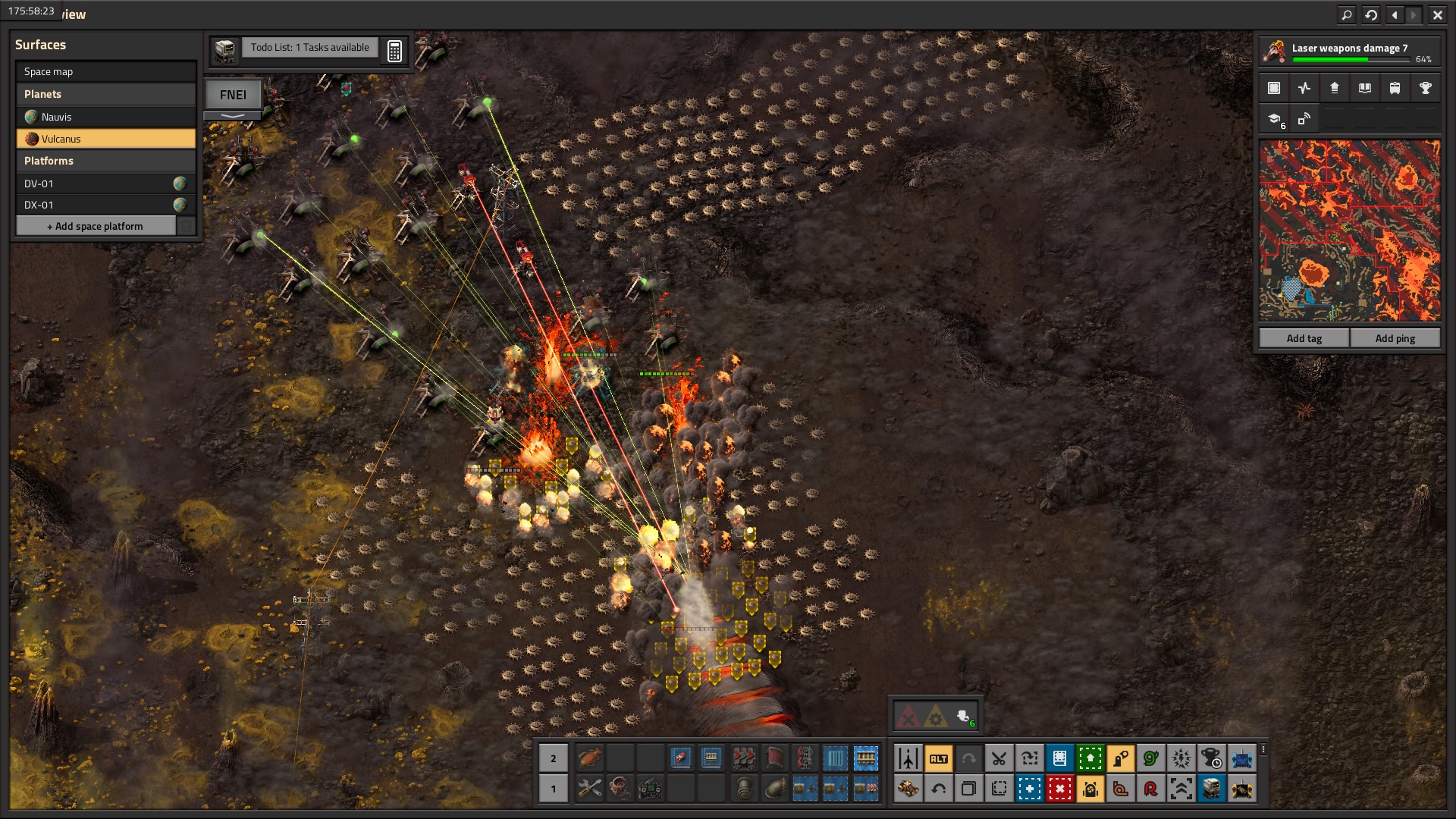Screen dimensions: 1456x819
Task: Click the Add tag button
Action: click(1304, 338)
